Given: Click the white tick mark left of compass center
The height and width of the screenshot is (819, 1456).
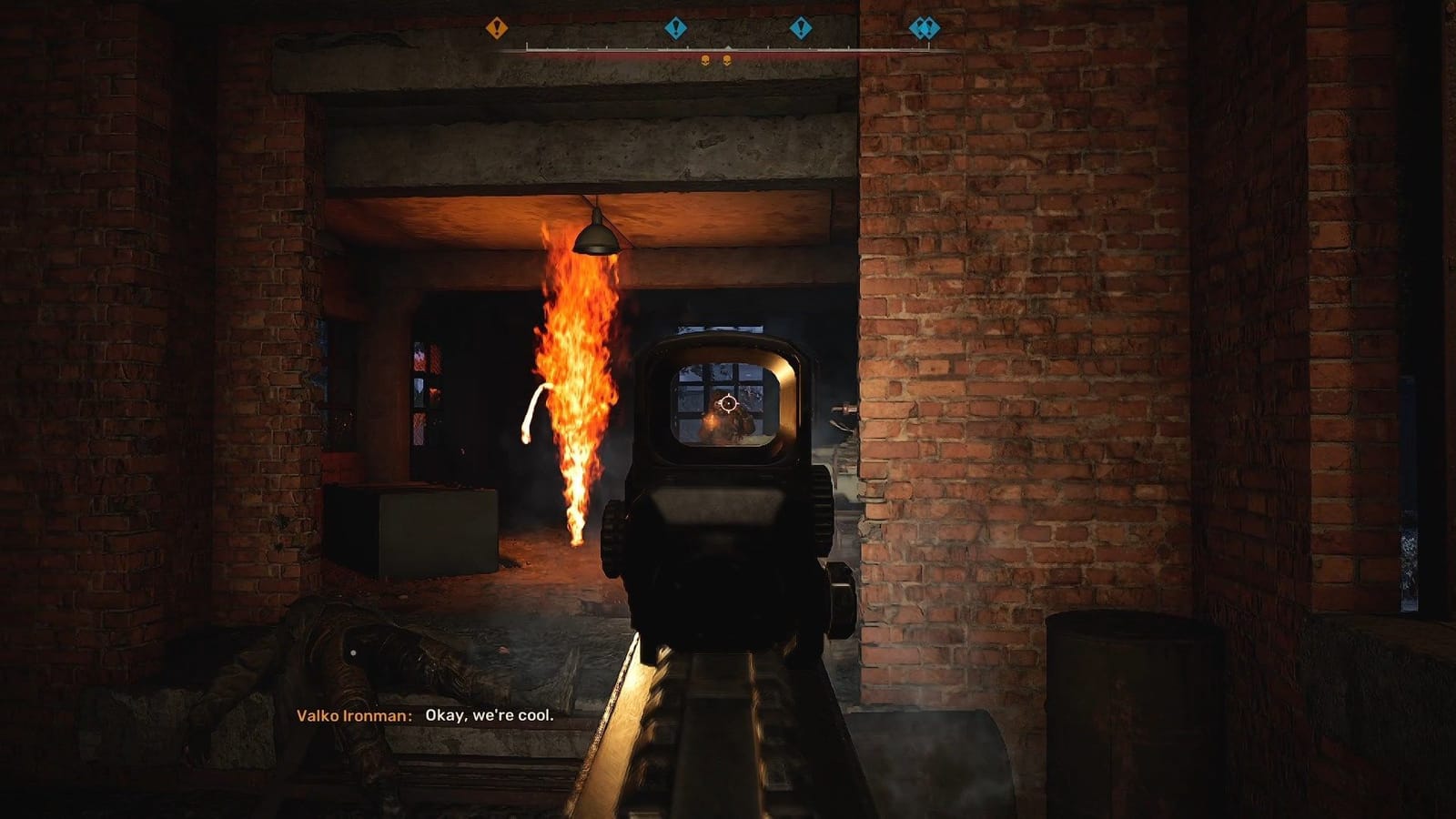Looking at the screenshot, I should [687, 46].
